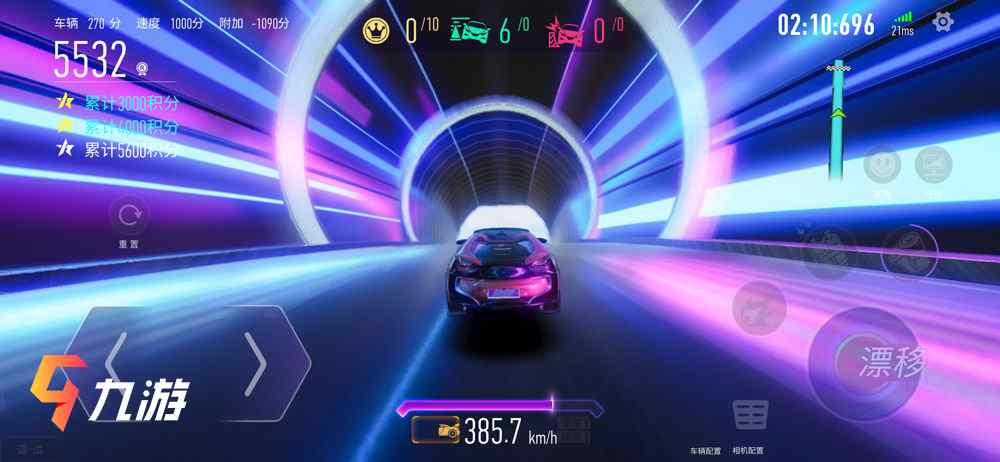Activate the 漂移 drift button
The width and height of the screenshot is (1000, 462).
864,361
